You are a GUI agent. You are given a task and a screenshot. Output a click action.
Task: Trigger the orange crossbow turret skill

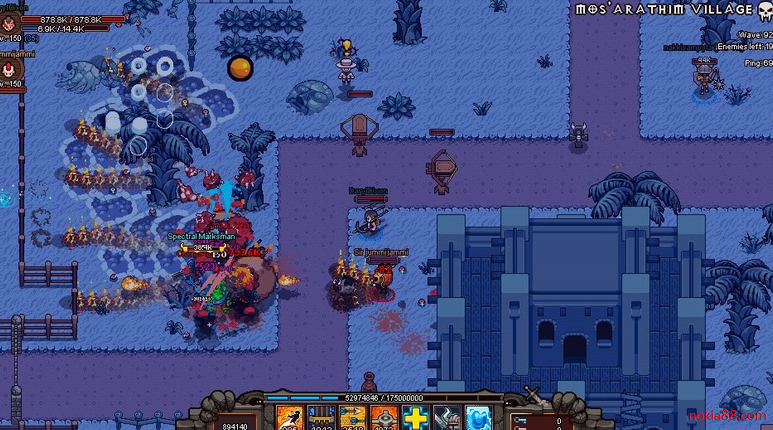pyautogui.click(x=384, y=418)
